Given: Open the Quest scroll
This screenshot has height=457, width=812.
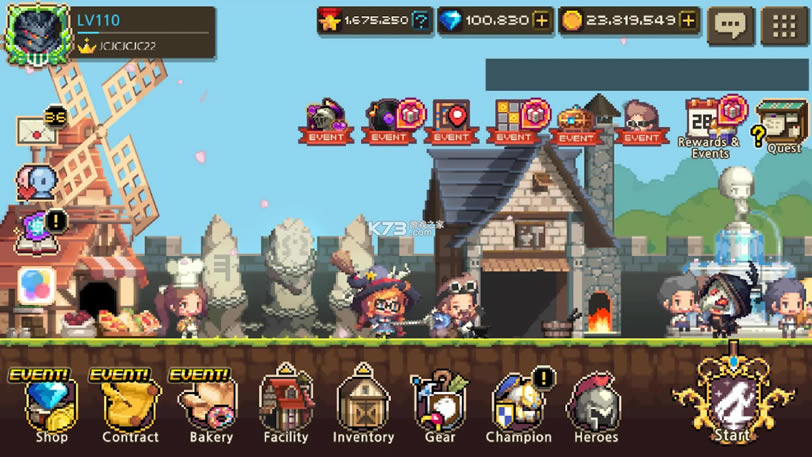Looking at the screenshot, I should pos(782,127).
